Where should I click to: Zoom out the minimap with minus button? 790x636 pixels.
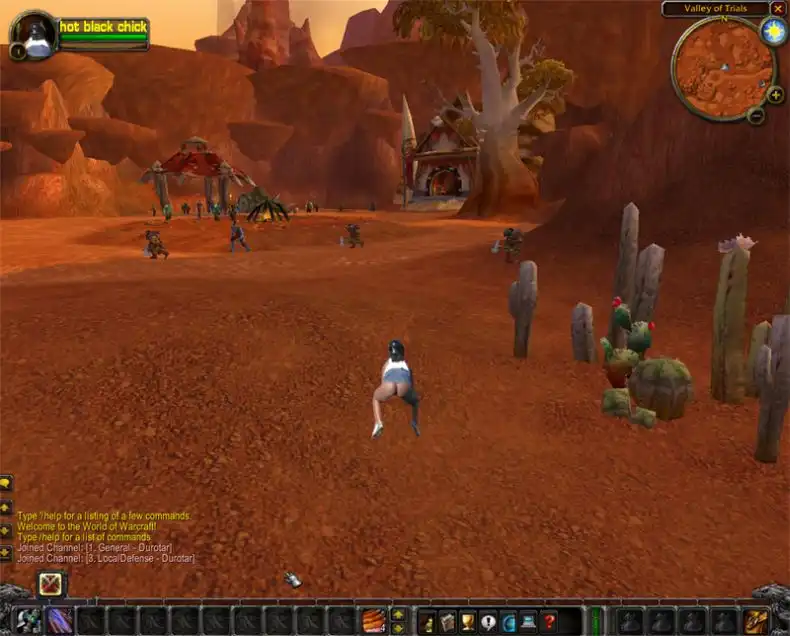[x=756, y=116]
